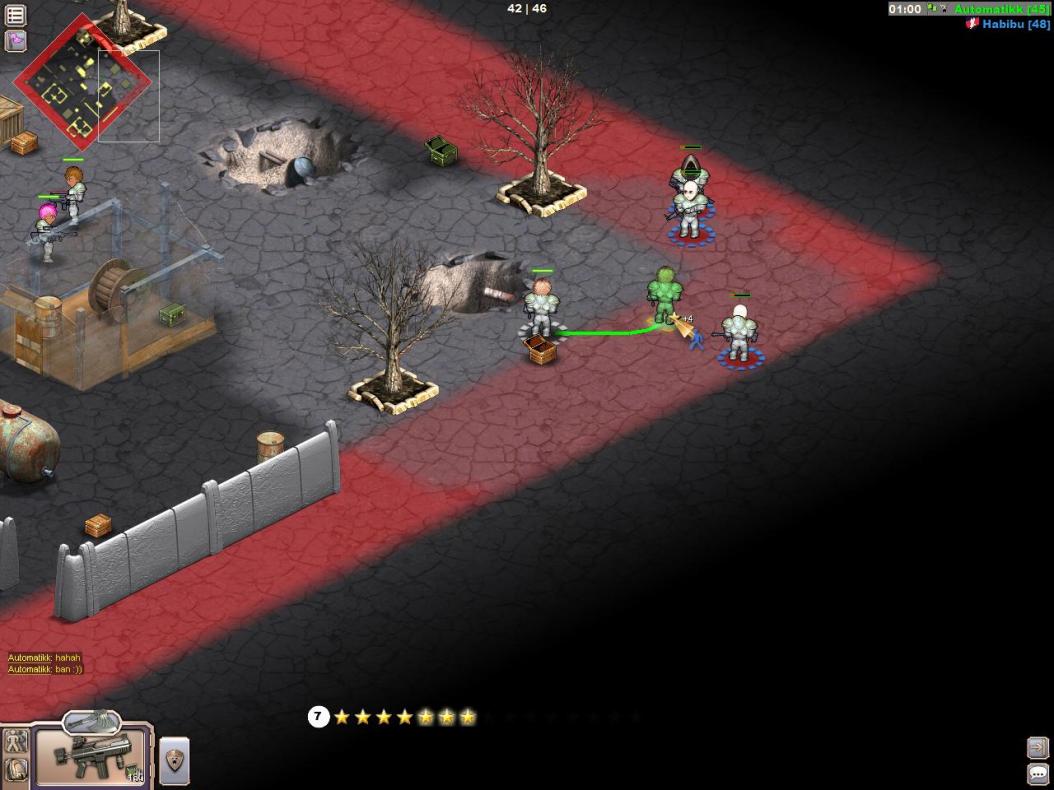Open the list menu button
This screenshot has width=1054, height=790.
(15, 15)
